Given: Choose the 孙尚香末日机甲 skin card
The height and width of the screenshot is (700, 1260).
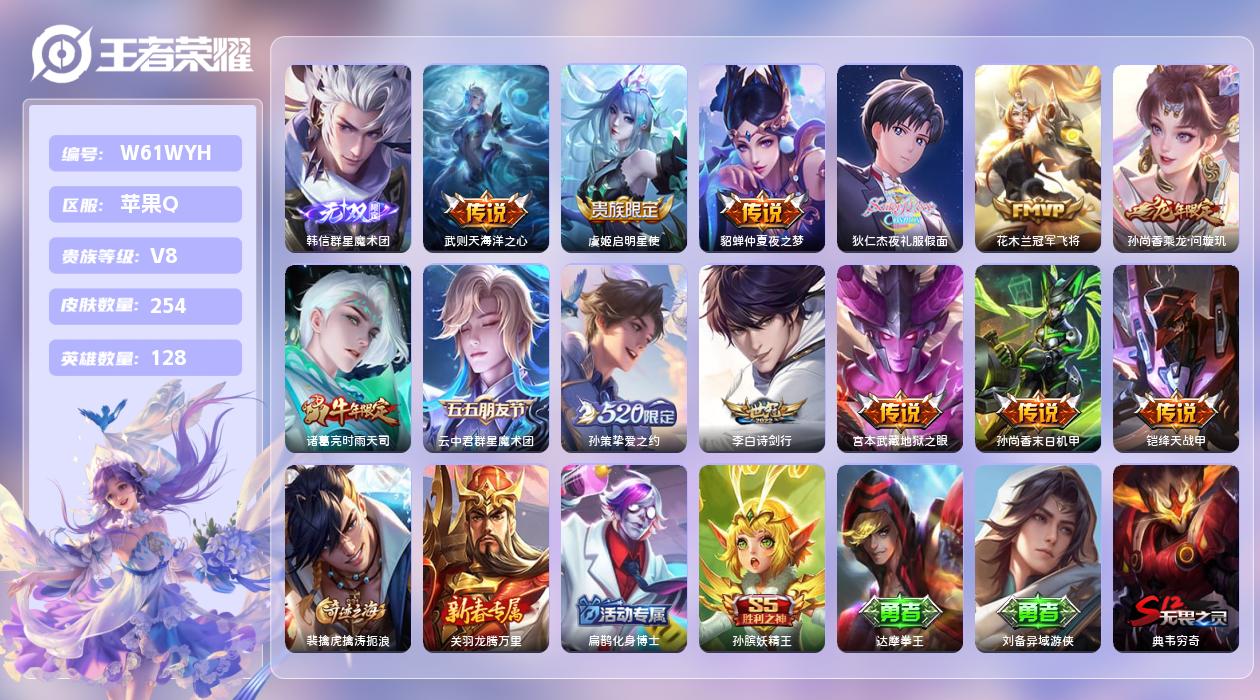Looking at the screenshot, I should [x=1037, y=358].
